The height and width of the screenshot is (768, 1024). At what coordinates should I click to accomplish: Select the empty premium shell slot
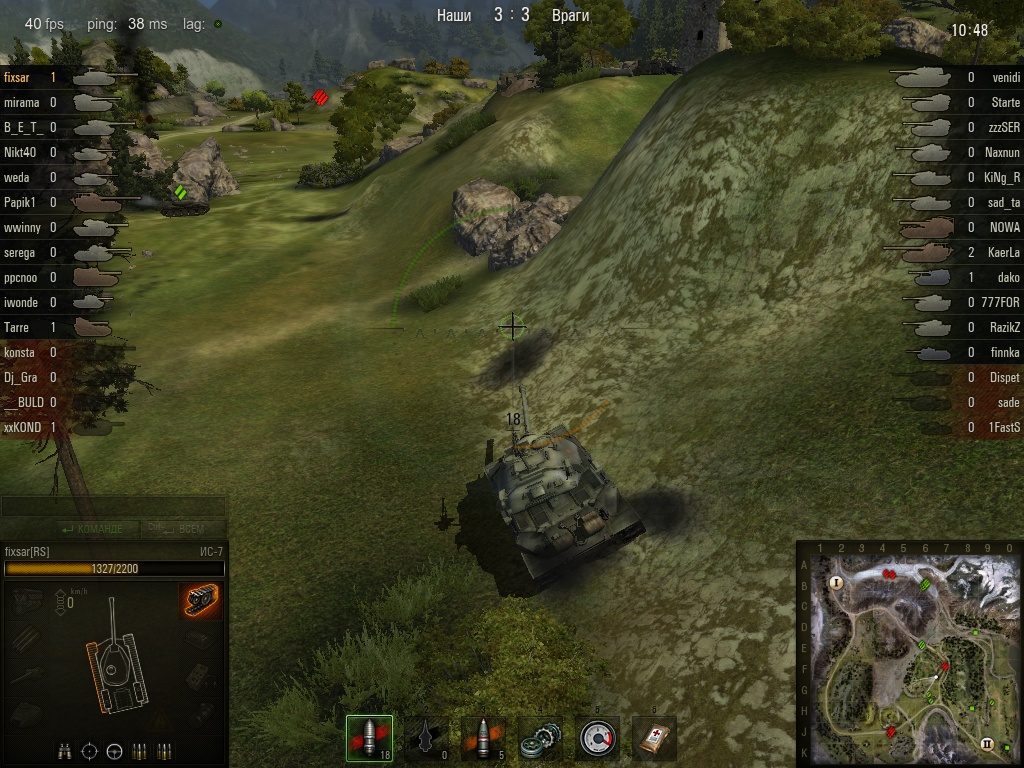point(426,739)
